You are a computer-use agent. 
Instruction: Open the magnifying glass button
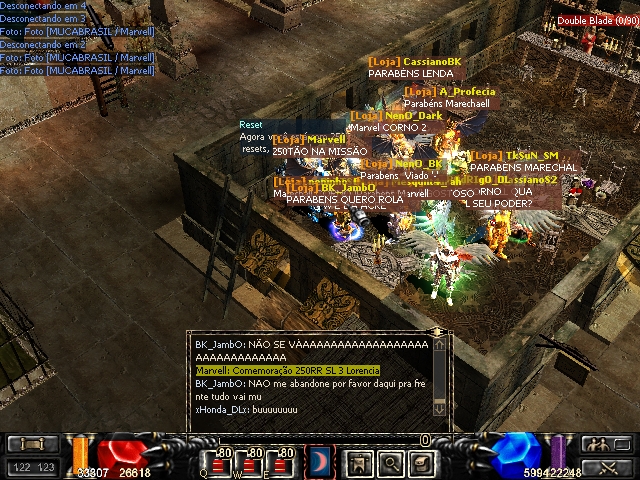tap(391, 463)
